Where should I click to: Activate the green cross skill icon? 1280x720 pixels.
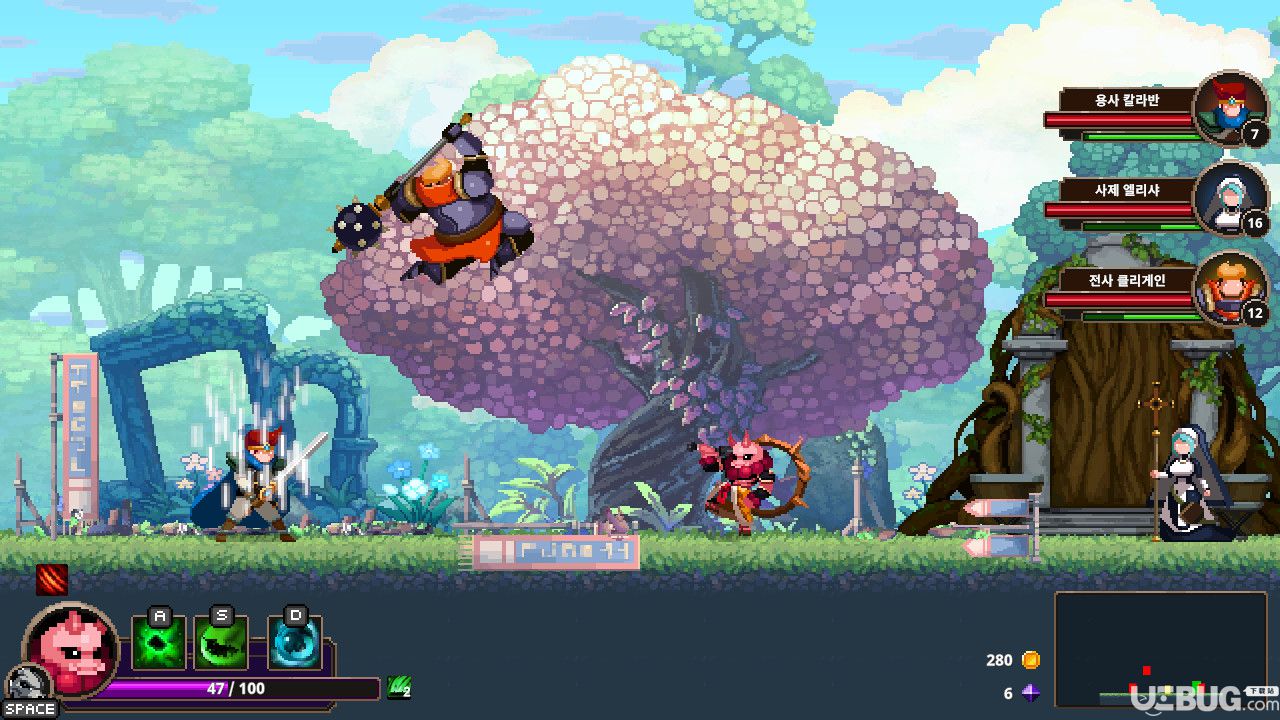pyautogui.click(x=159, y=643)
